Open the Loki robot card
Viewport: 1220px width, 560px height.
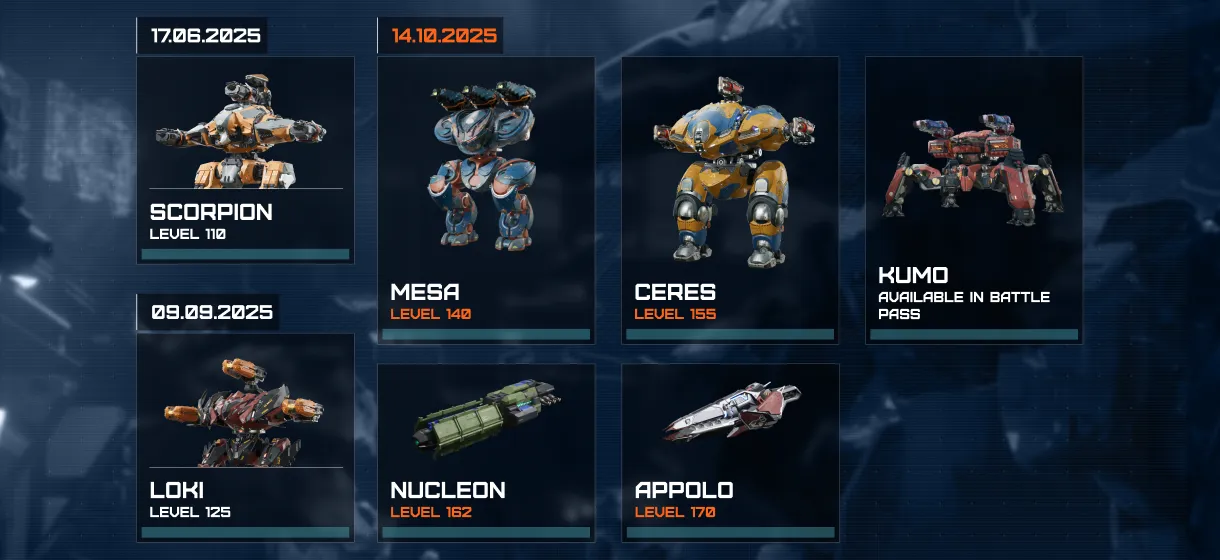click(245, 437)
